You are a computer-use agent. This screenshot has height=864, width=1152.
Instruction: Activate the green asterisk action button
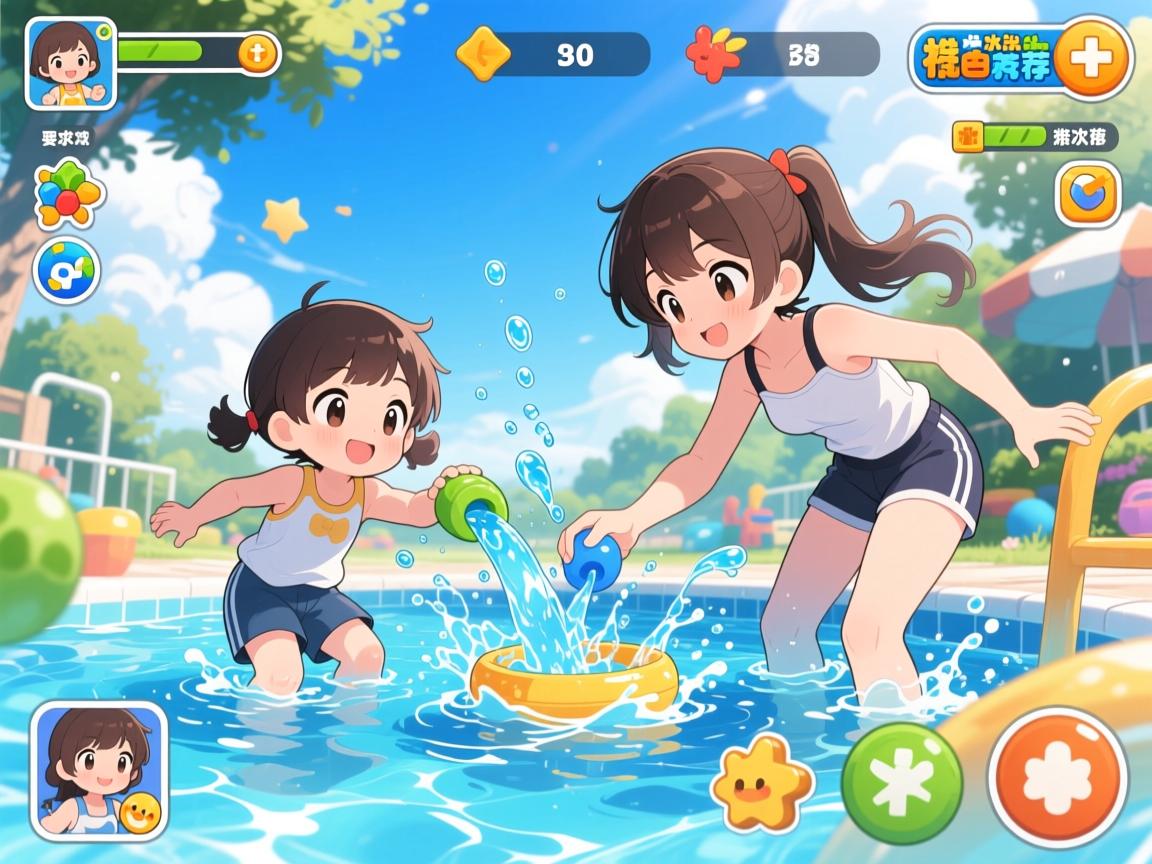[x=901, y=783]
